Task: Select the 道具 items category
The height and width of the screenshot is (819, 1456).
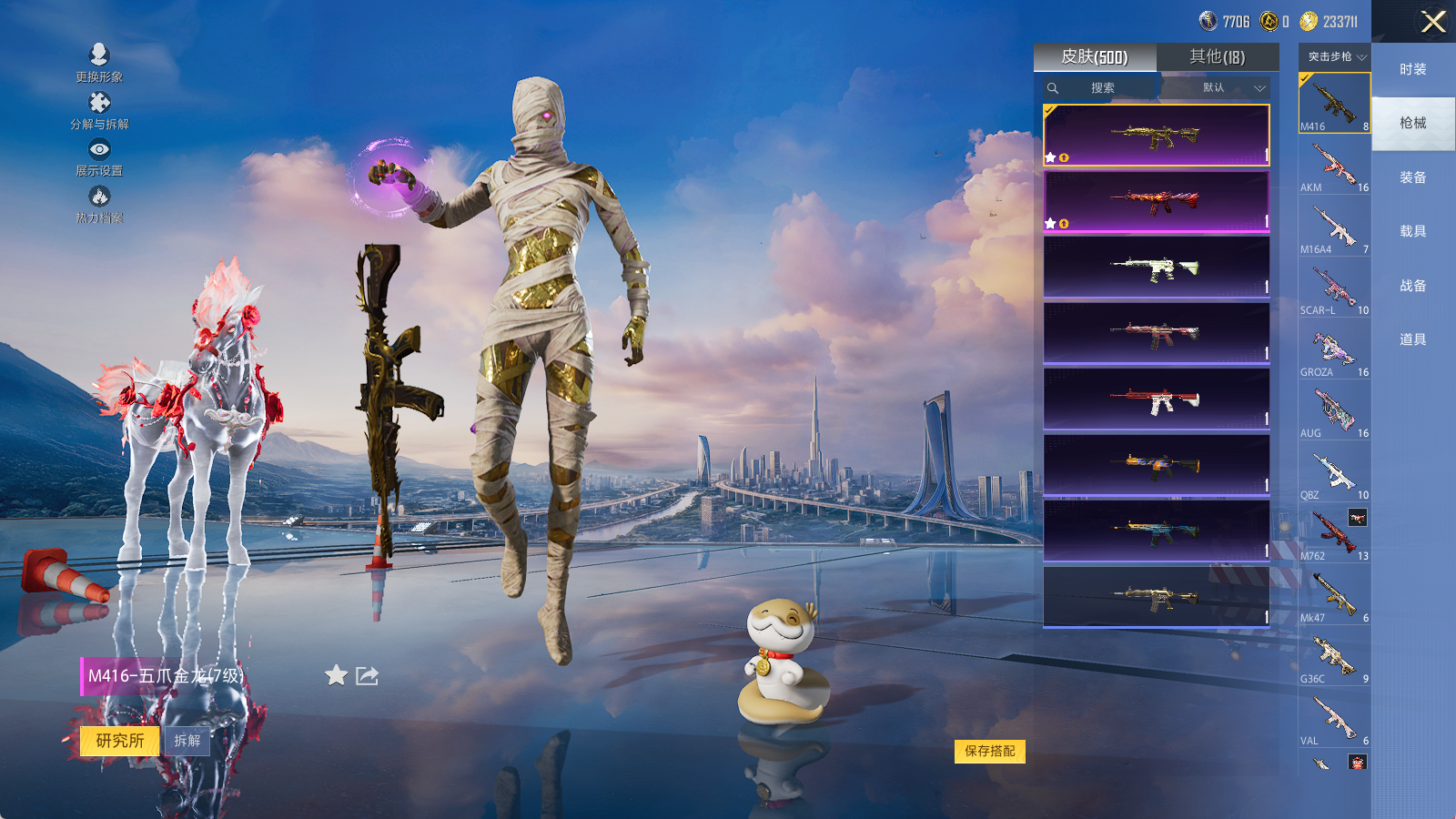Action: click(1413, 339)
